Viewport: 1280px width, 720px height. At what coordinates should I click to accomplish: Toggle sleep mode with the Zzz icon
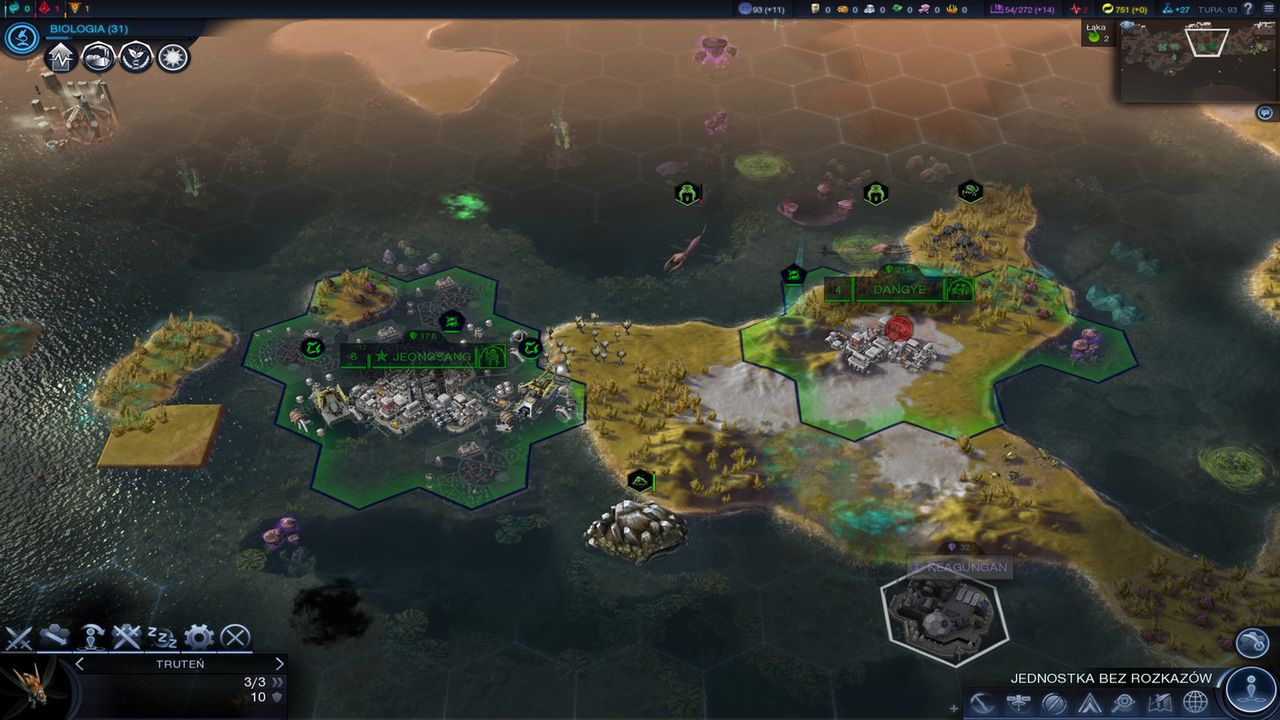[x=162, y=637]
